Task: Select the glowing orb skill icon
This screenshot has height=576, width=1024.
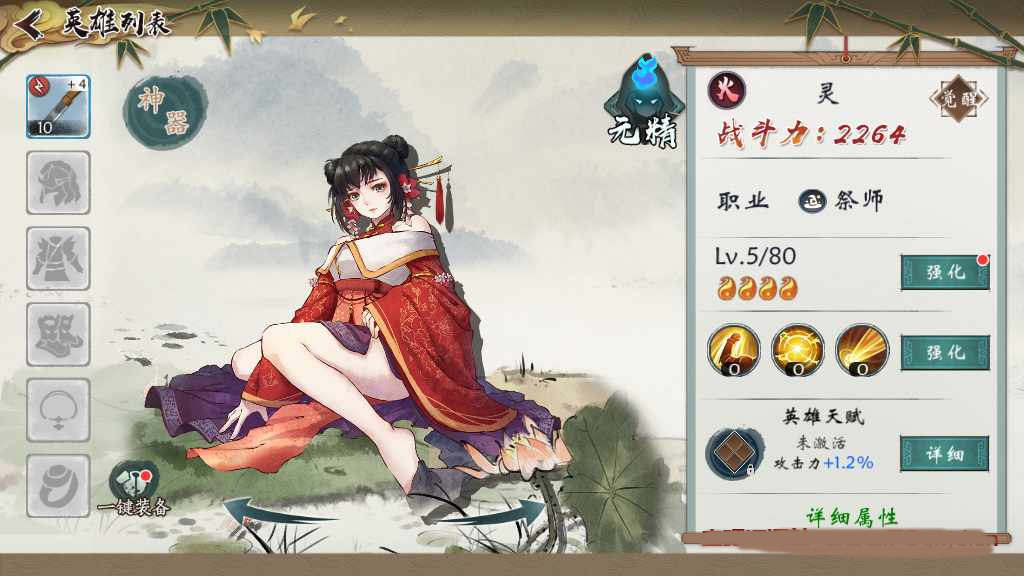Action: [x=798, y=350]
